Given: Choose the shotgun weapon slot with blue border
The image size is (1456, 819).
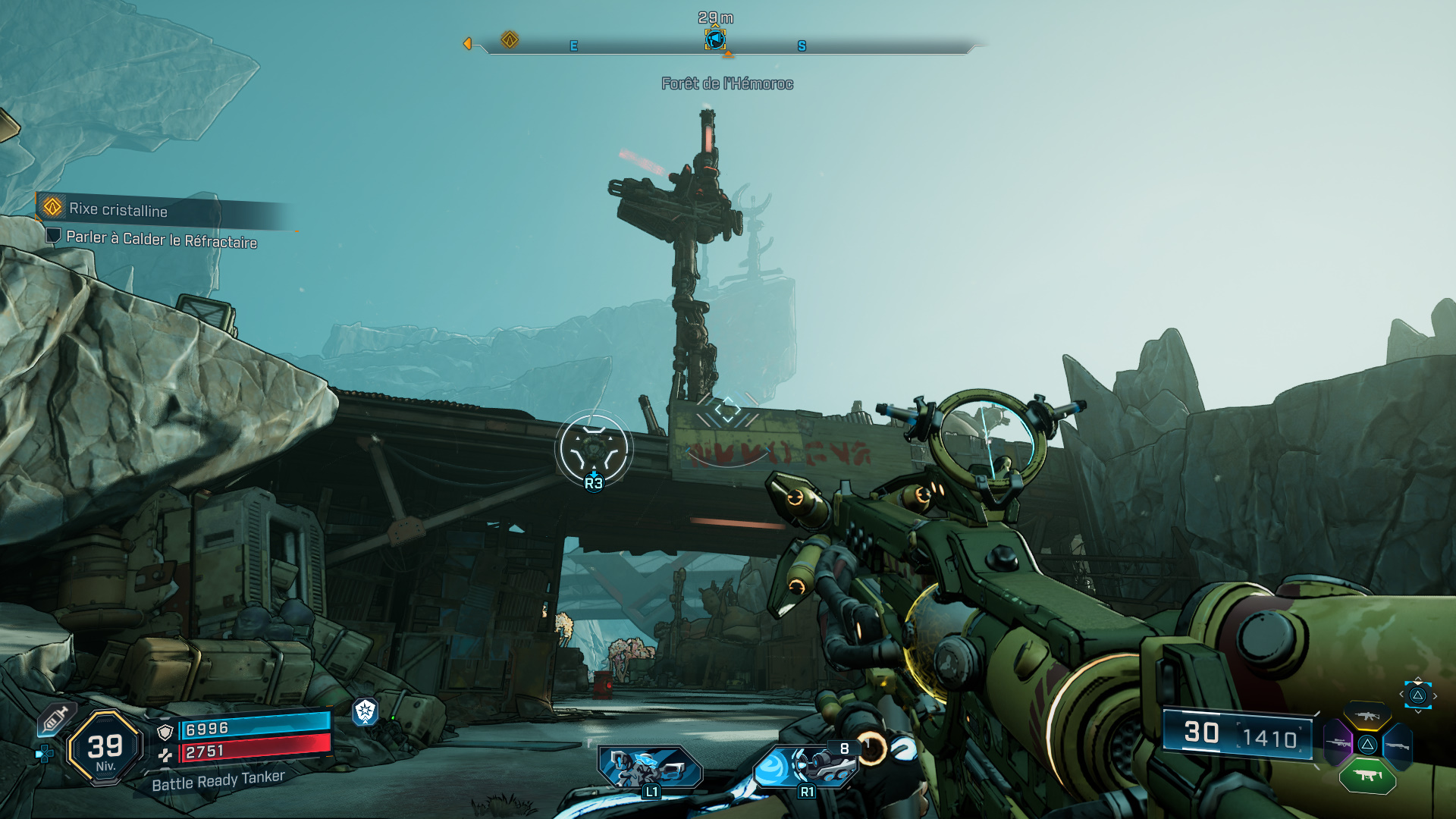Looking at the screenshot, I should [1397, 746].
